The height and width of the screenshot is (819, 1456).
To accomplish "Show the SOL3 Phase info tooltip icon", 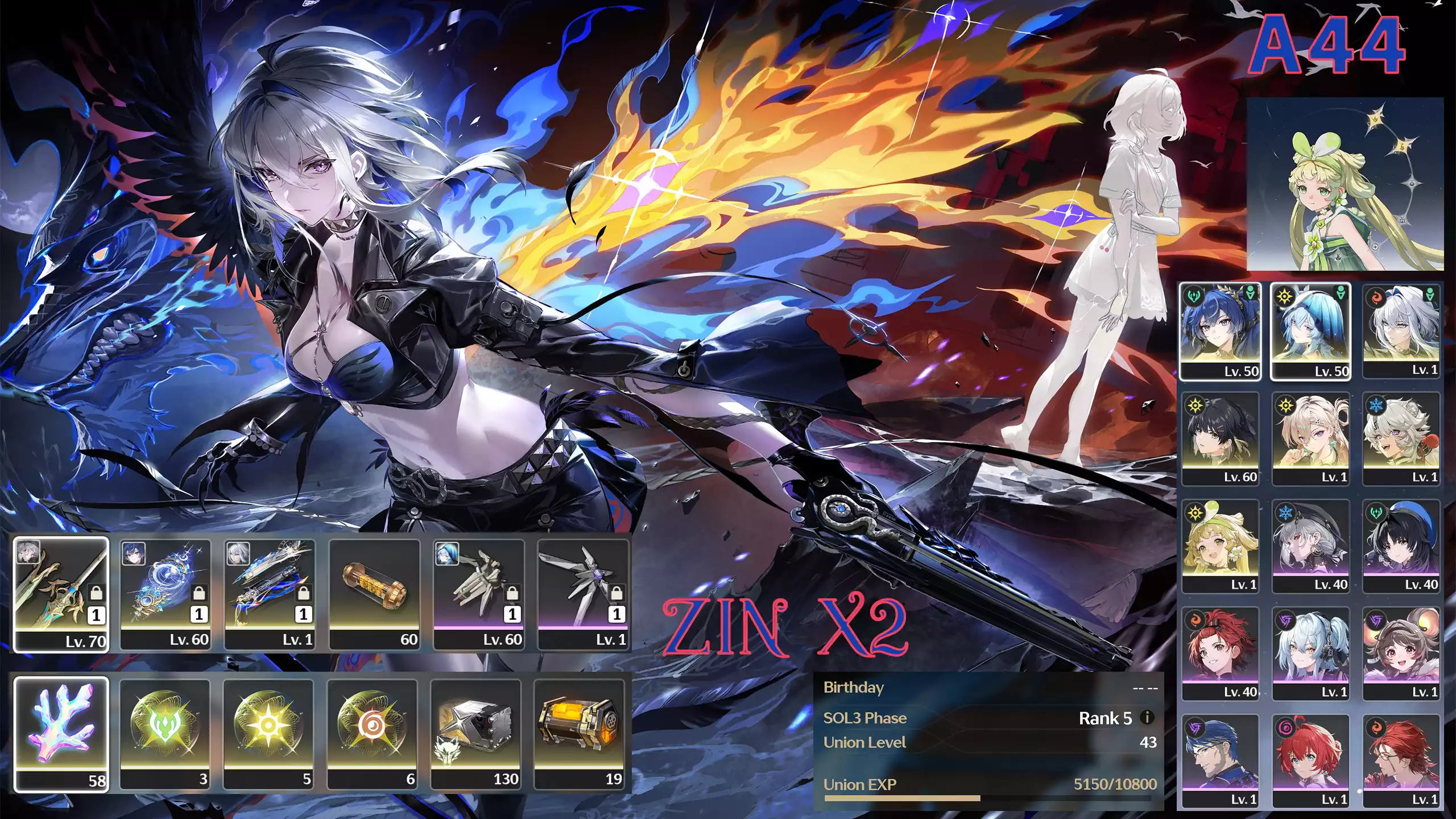I will point(1147,717).
